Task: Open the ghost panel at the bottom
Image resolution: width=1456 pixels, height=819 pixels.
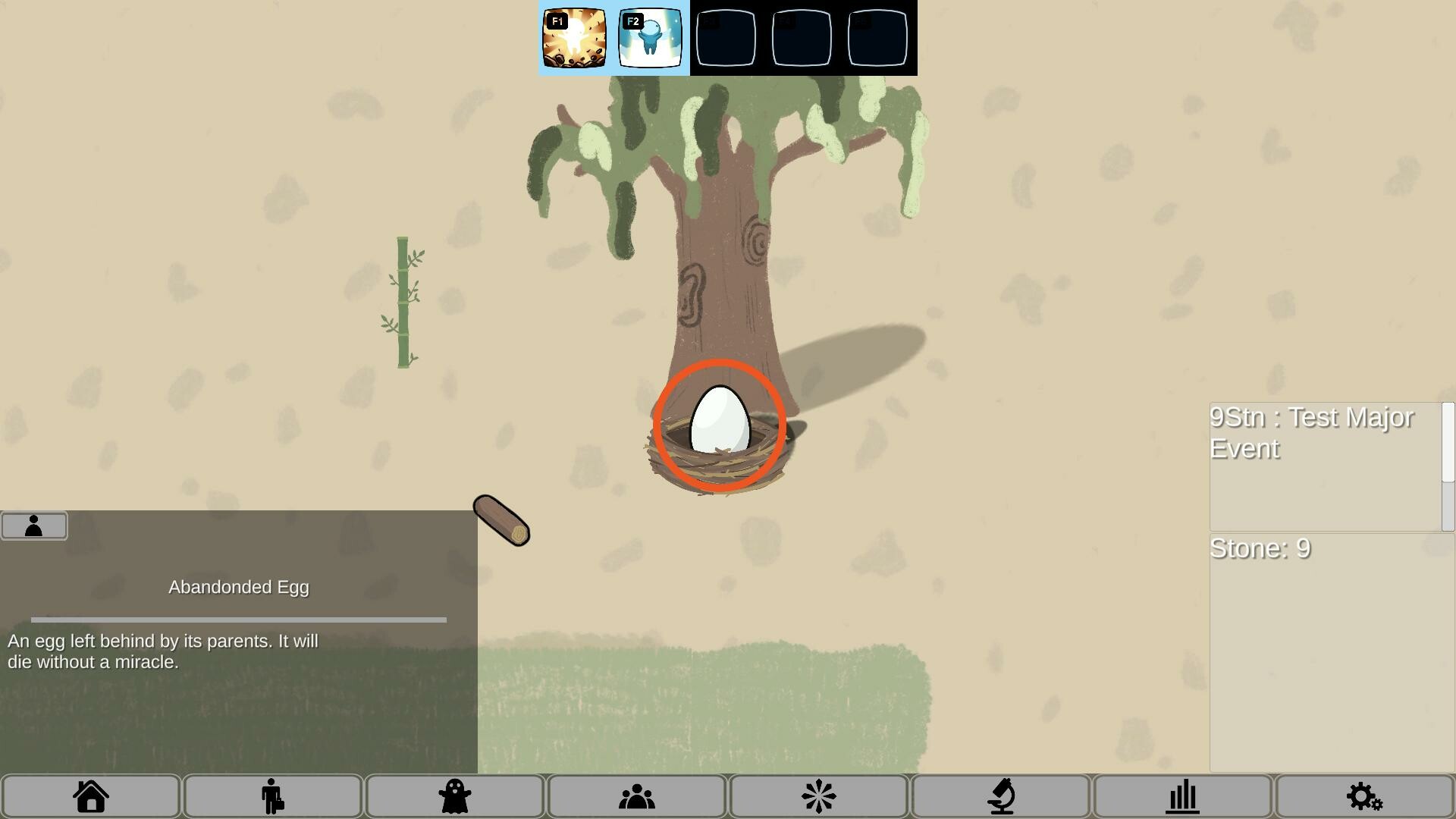Action: click(x=454, y=796)
